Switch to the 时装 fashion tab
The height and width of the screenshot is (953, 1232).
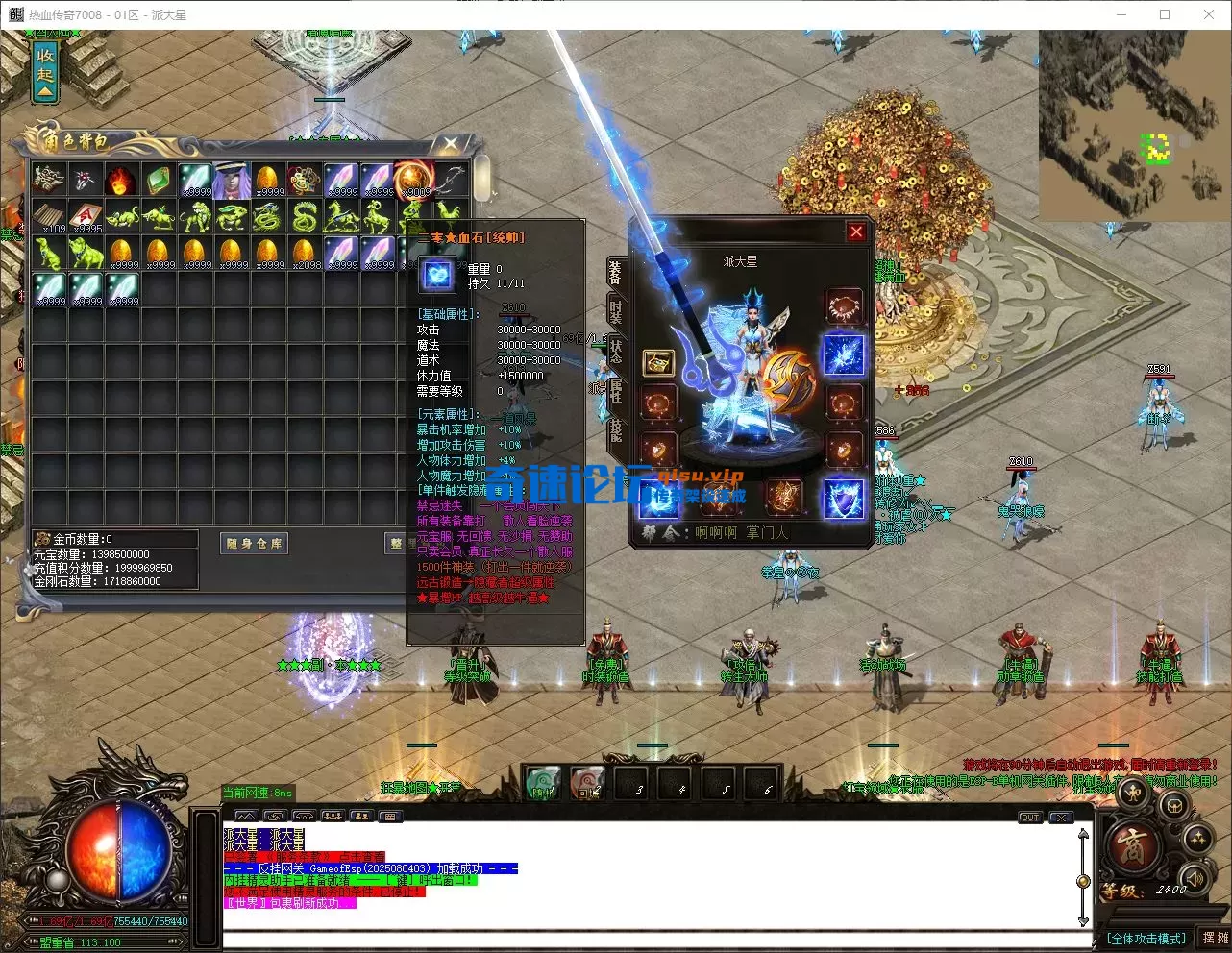[615, 312]
